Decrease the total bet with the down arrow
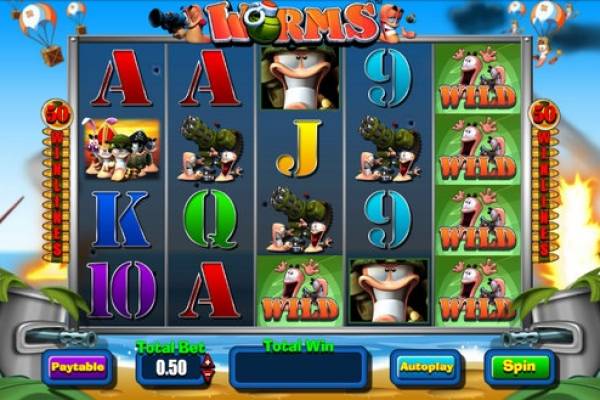Image resolution: width=600 pixels, height=400 pixels. tap(208, 373)
